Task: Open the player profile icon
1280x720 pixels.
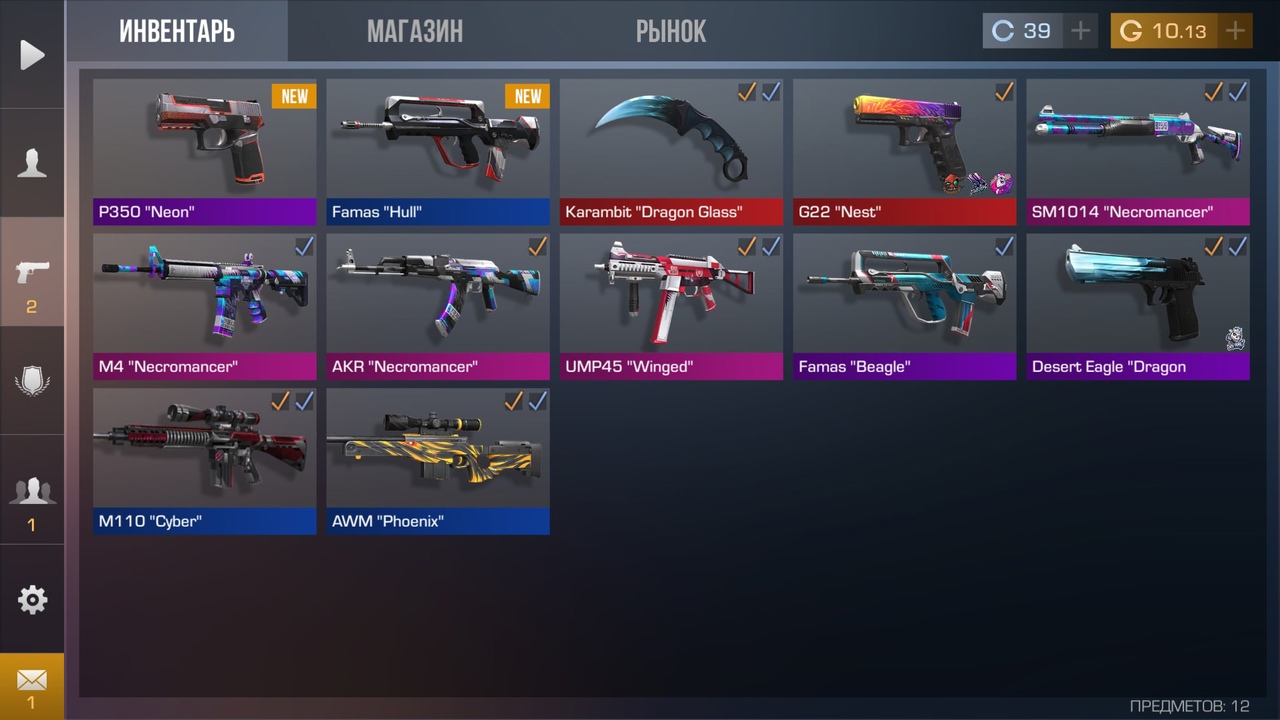Action: pyautogui.click(x=32, y=163)
